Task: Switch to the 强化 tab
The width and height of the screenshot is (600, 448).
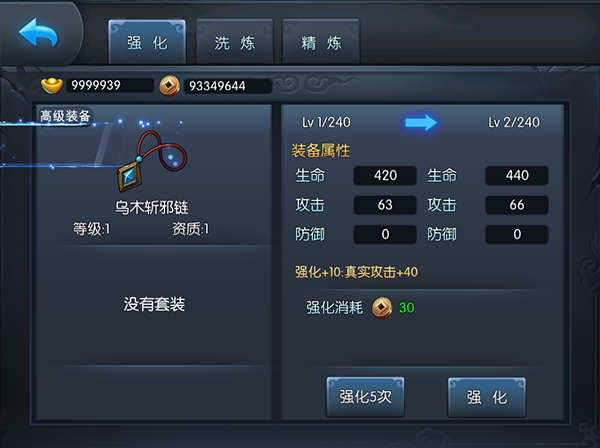Action: point(147,43)
